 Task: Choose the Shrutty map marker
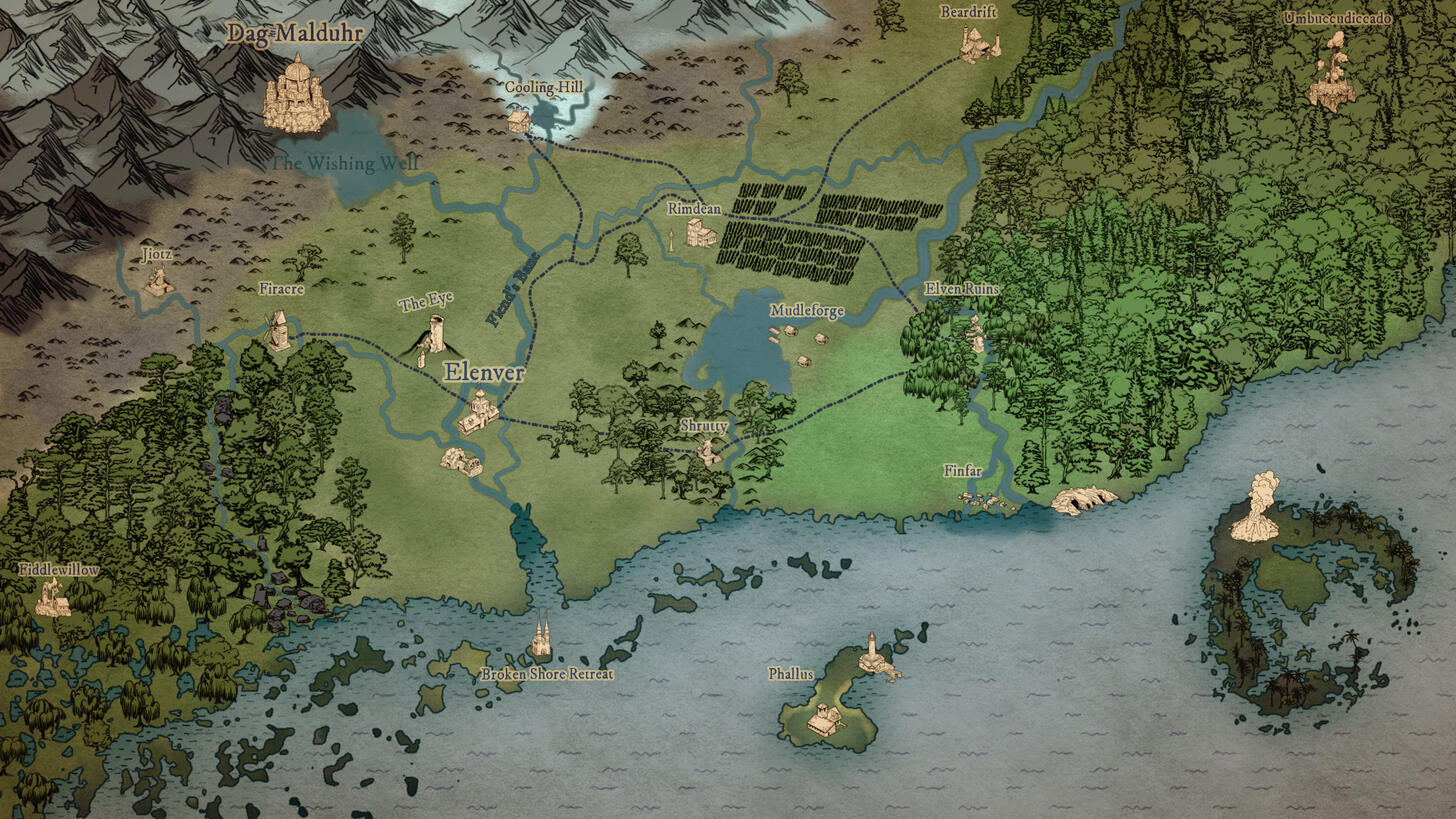coord(709,452)
